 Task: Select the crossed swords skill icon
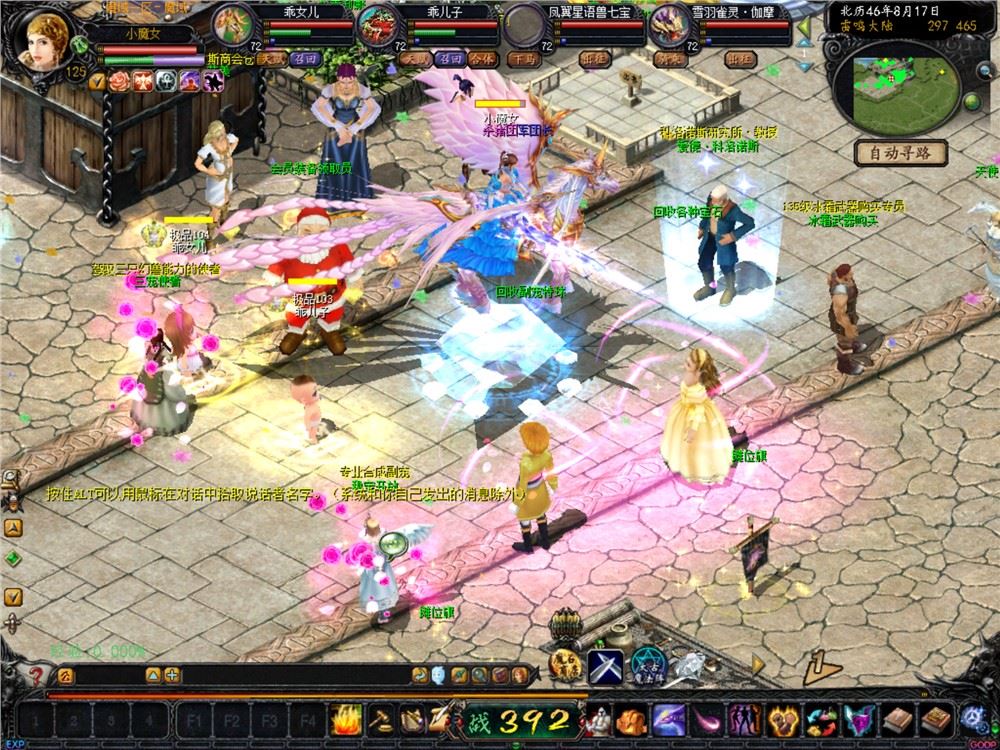604,664
